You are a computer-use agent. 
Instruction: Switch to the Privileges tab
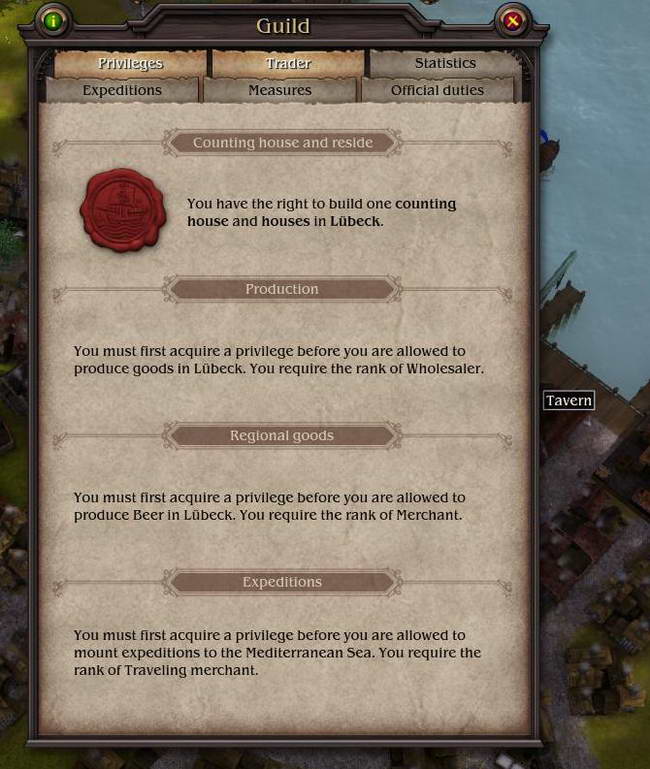tap(130, 63)
